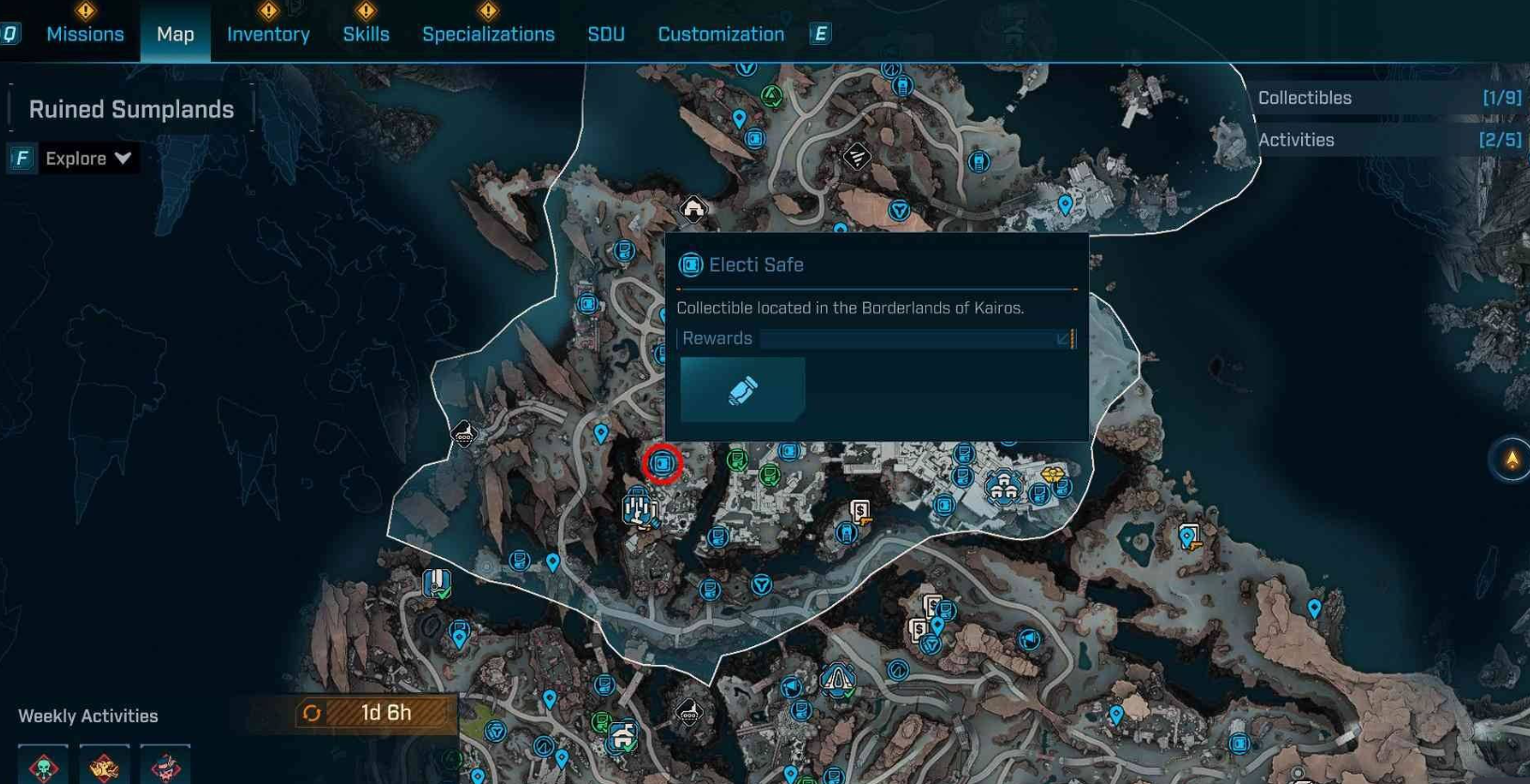Go to the Skills tab

click(x=366, y=35)
